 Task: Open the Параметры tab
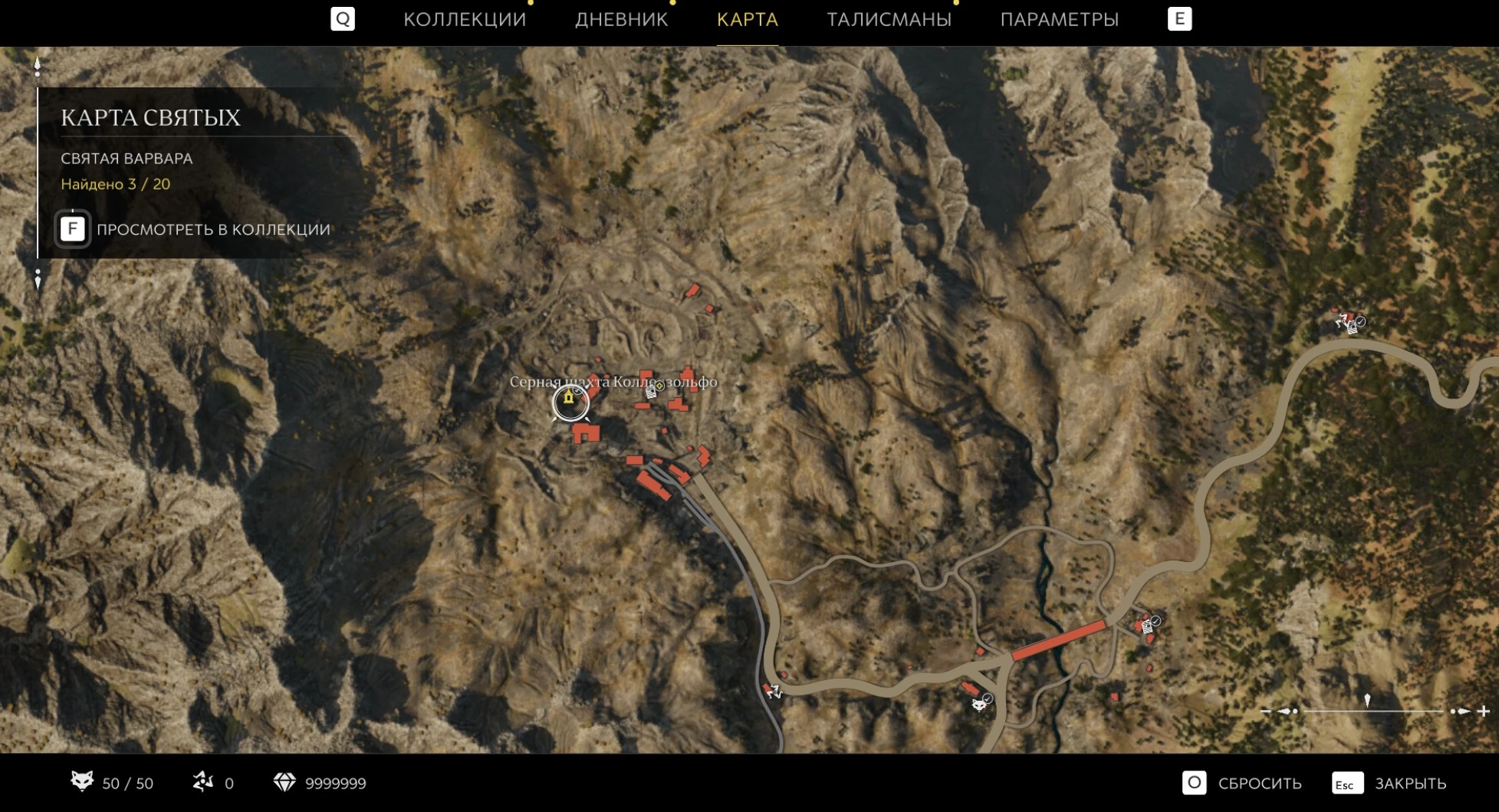[1059, 20]
